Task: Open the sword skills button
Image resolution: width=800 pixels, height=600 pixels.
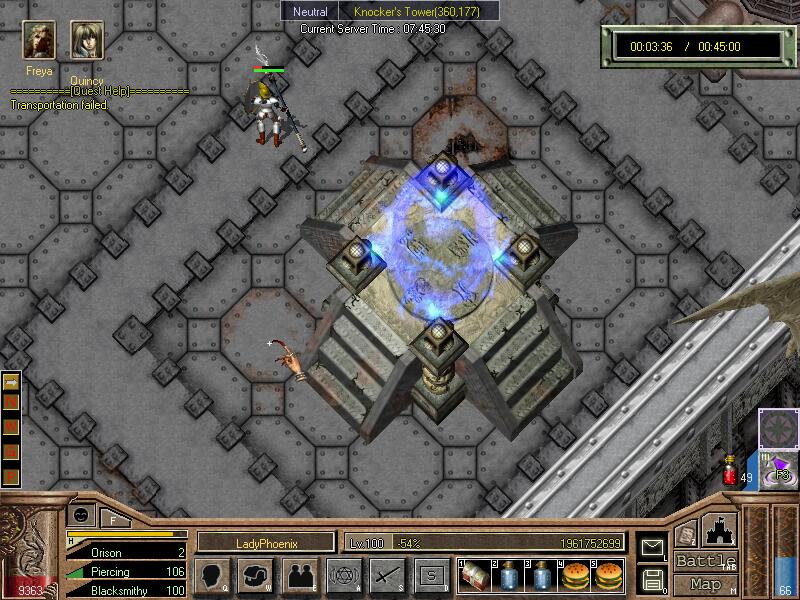Action: pos(387,576)
